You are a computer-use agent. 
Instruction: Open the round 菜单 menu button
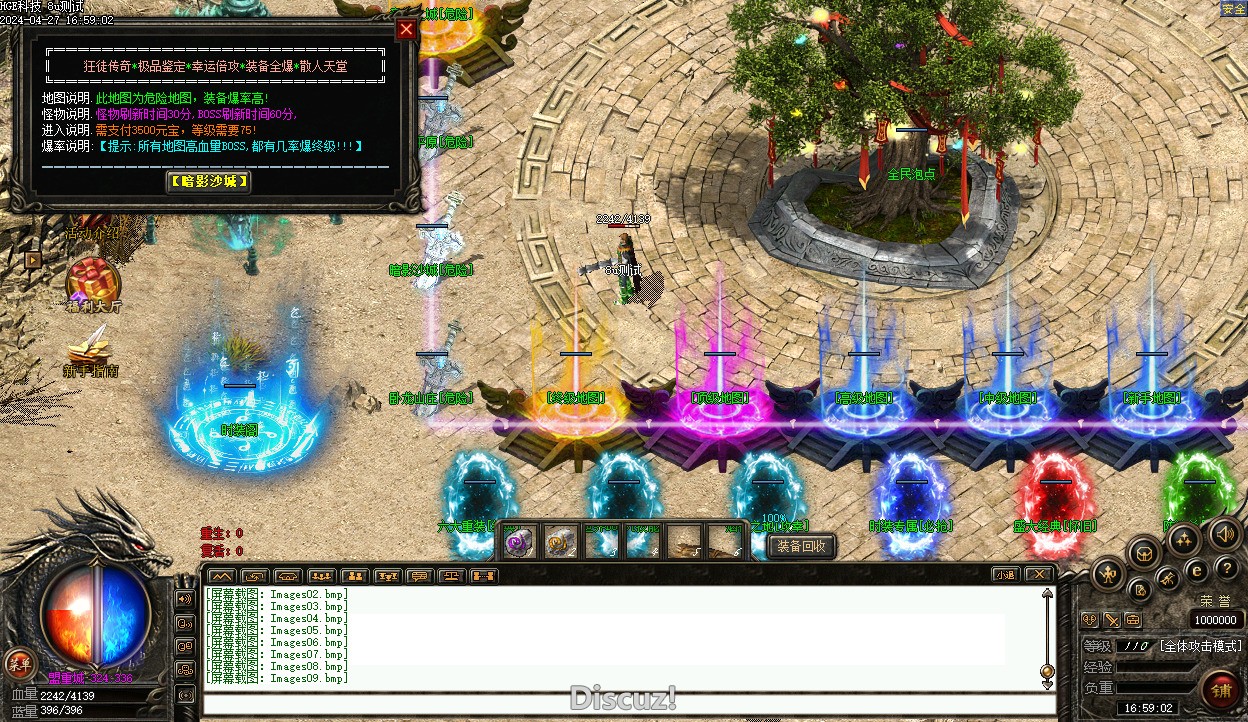(x=19, y=662)
